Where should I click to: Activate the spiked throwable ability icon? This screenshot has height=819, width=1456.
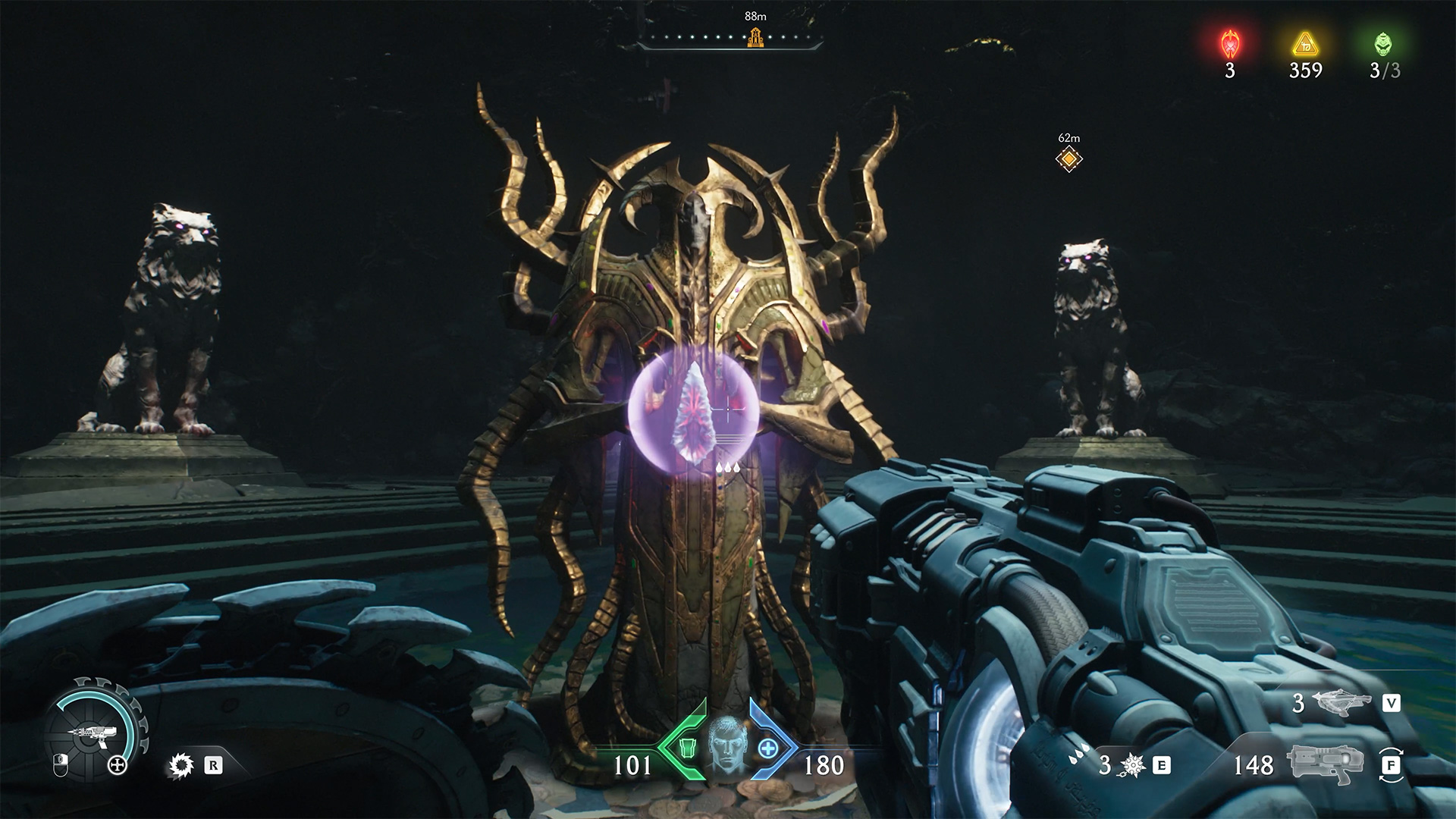1133,766
